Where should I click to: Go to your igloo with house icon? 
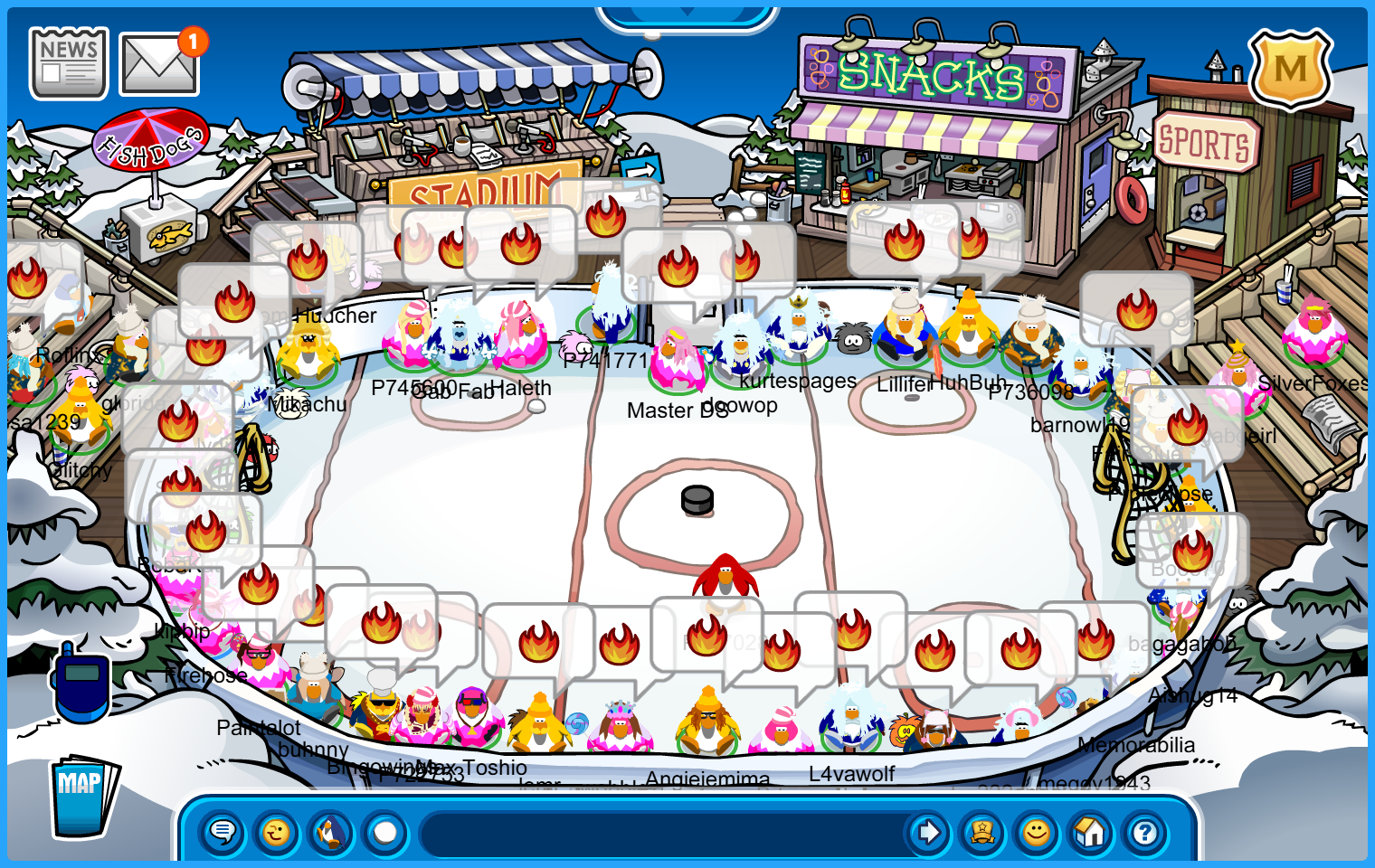click(x=1091, y=832)
